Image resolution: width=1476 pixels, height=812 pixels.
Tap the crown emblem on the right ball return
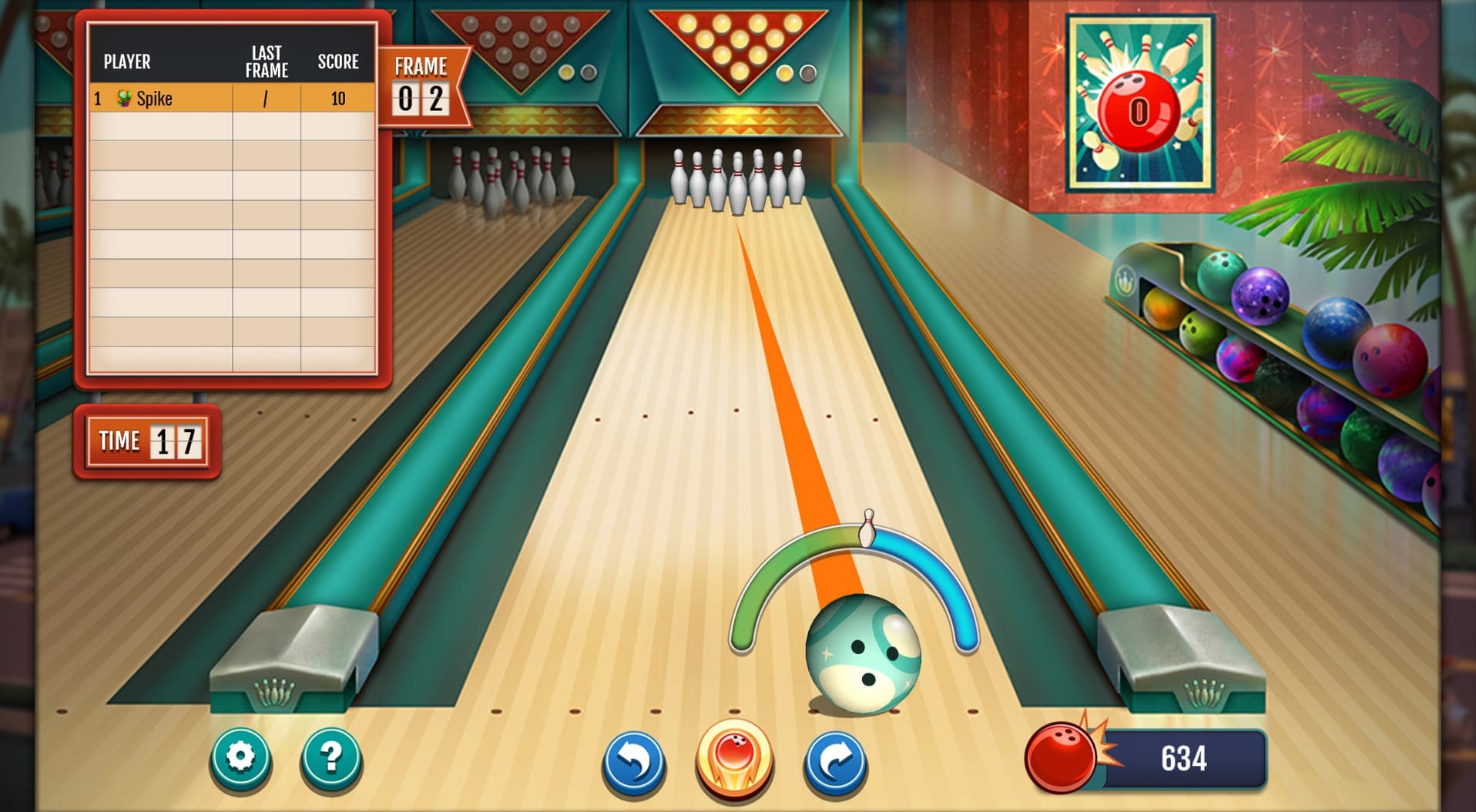click(1206, 692)
